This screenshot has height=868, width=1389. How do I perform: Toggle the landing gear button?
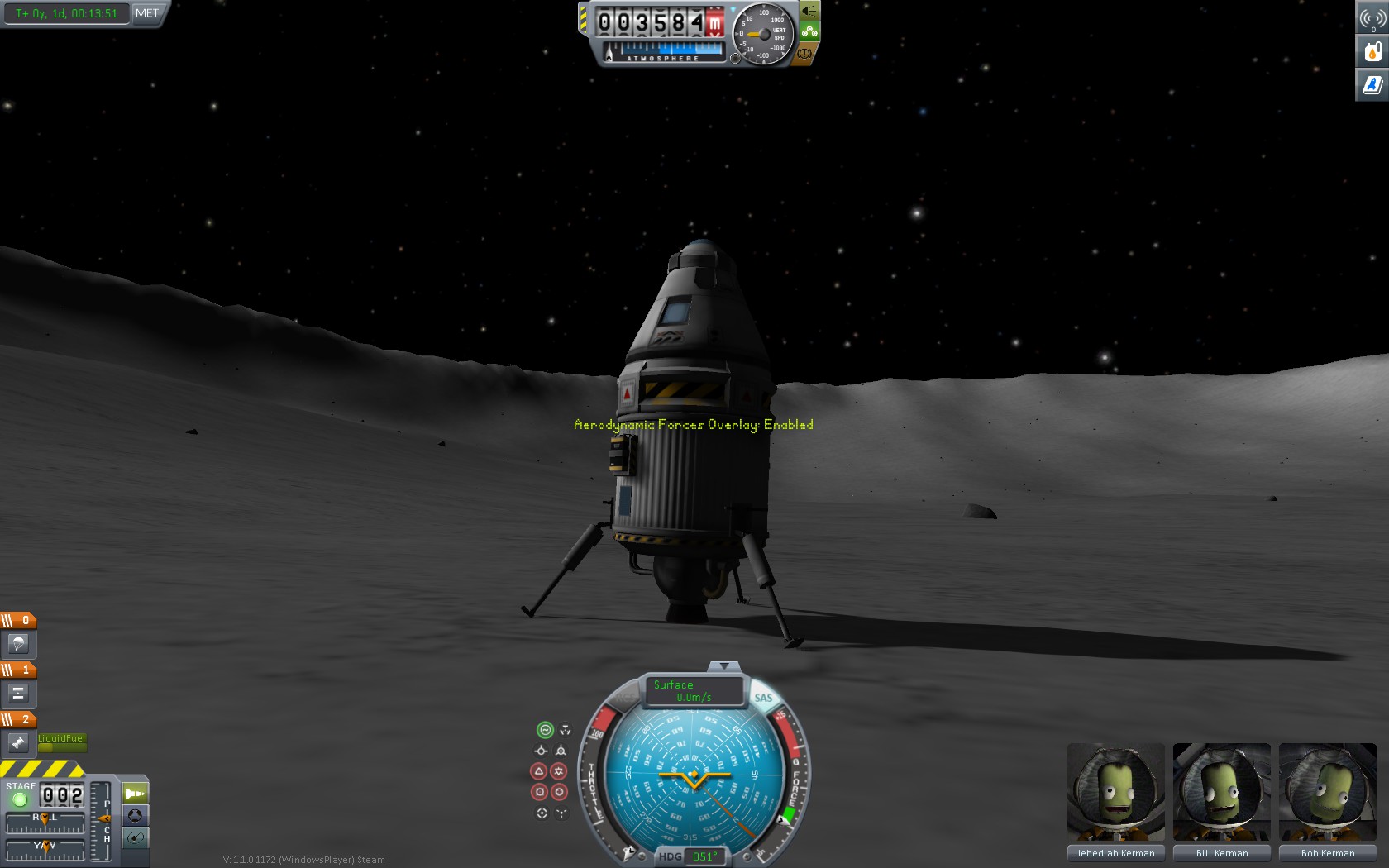tap(809, 32)
